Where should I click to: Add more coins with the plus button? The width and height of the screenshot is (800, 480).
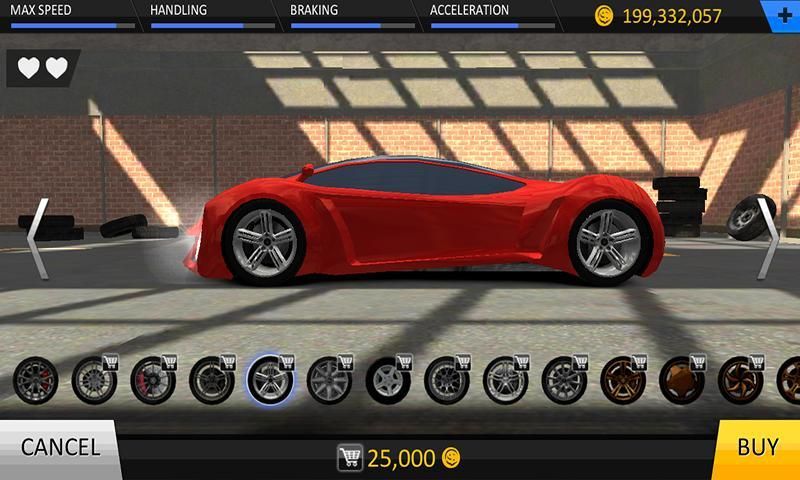pos(782,14)
